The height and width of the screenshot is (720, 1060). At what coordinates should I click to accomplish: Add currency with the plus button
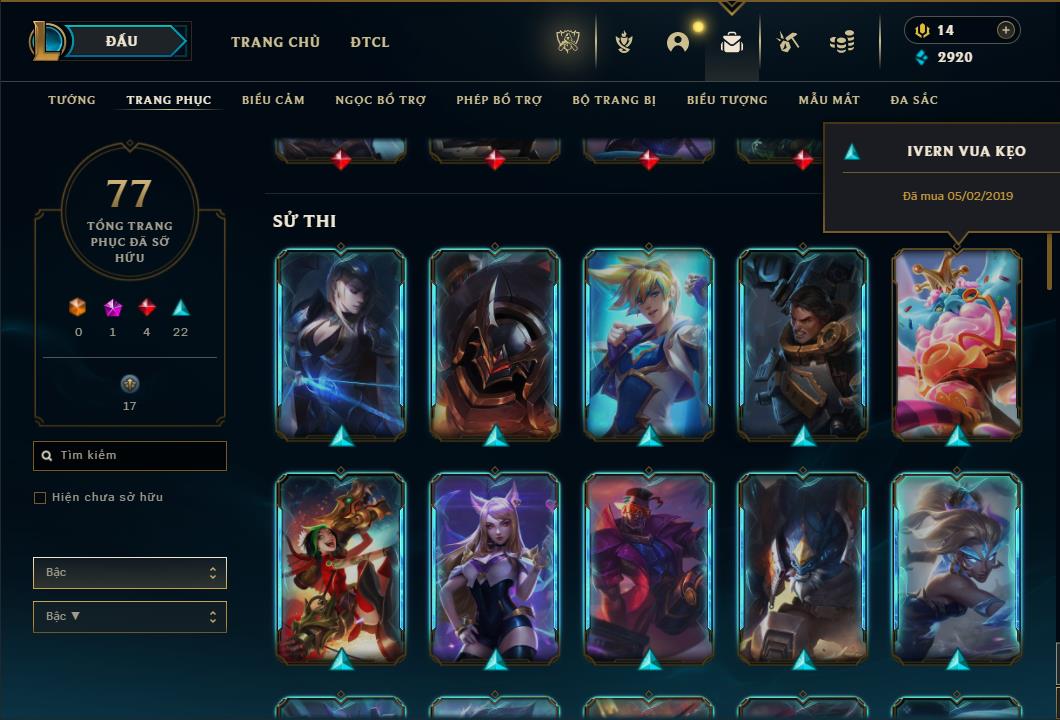pos(1006,30)
